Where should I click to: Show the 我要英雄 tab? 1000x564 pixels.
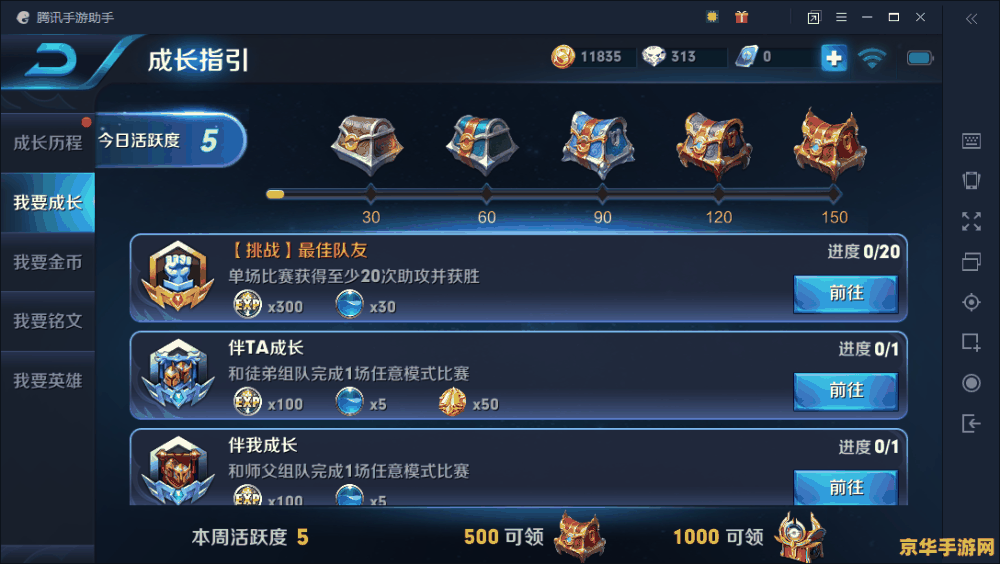(47, 381)
